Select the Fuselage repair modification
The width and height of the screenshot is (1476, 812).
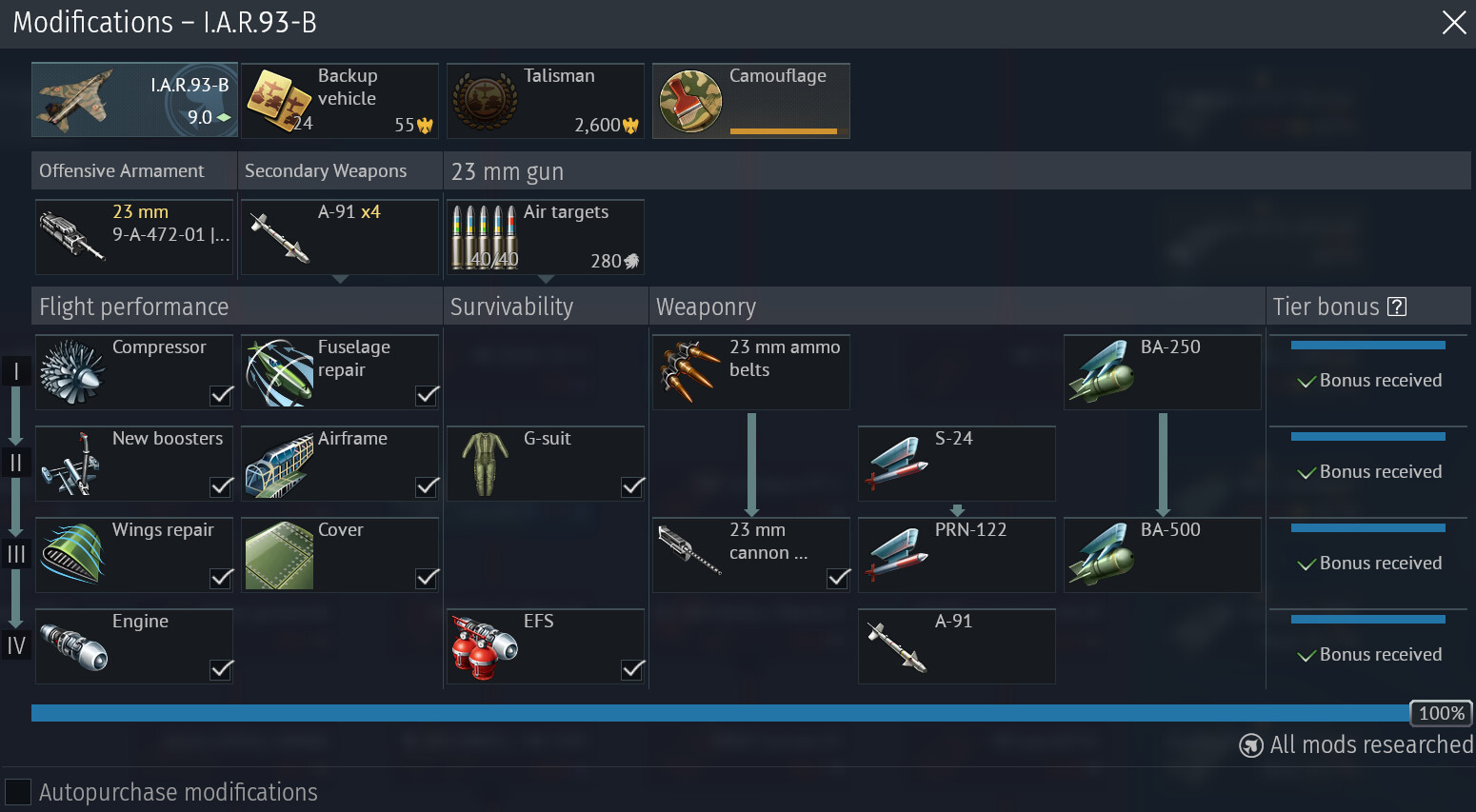[340, 372]
